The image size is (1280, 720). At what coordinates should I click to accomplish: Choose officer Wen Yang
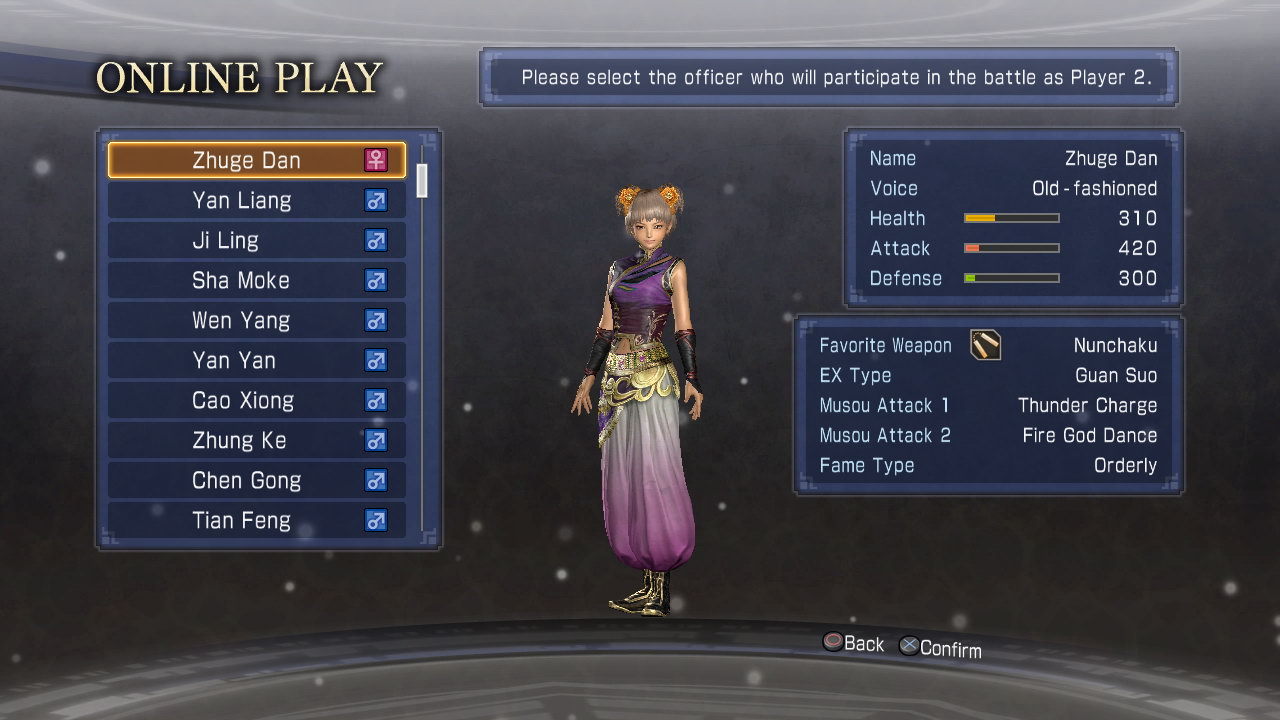[x=256, y=320]
